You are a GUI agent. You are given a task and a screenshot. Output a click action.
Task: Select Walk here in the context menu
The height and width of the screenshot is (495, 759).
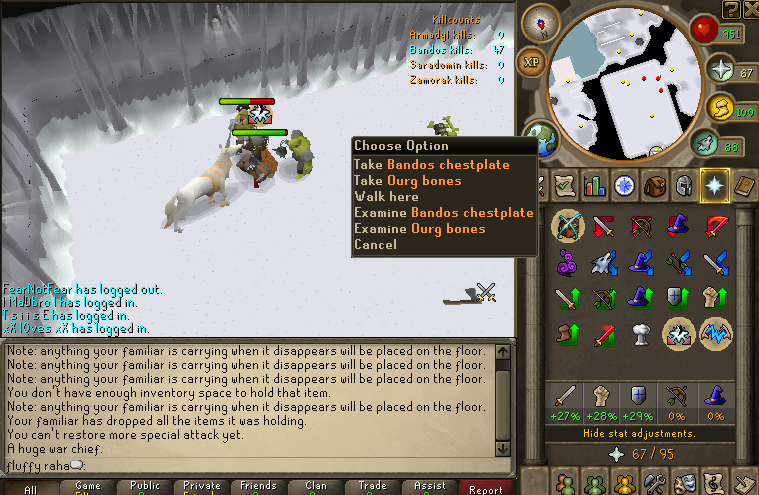pos(386,197)
